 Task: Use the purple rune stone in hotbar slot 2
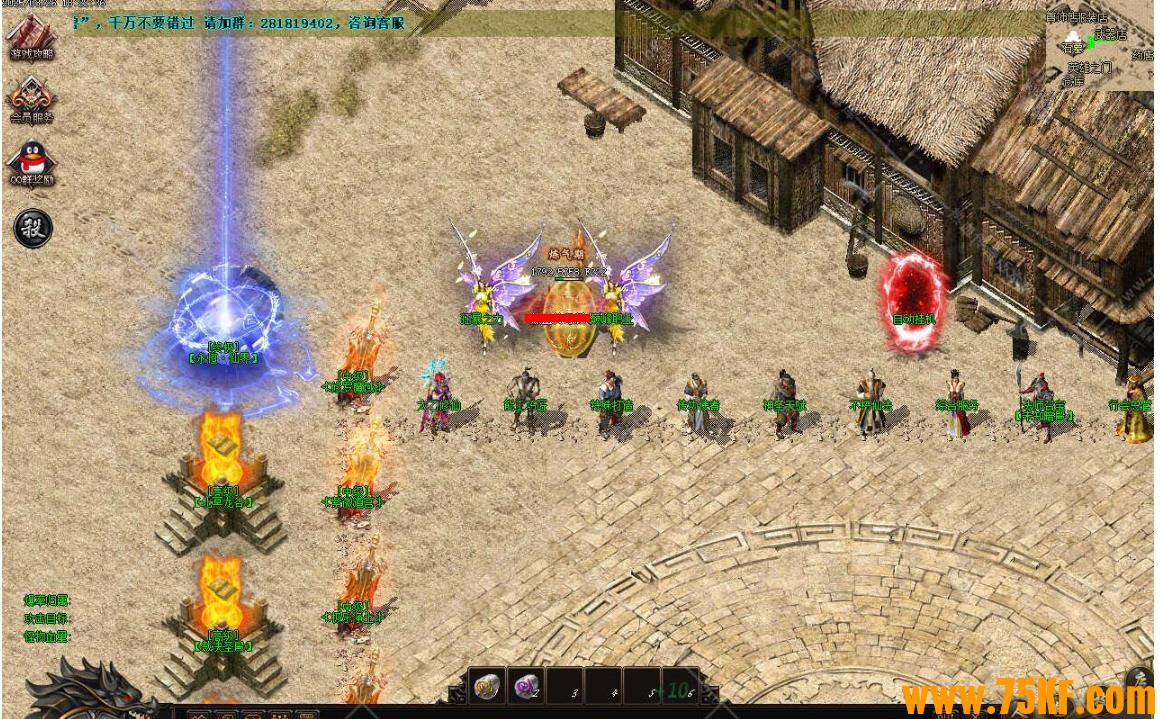[x=526, y=687]
